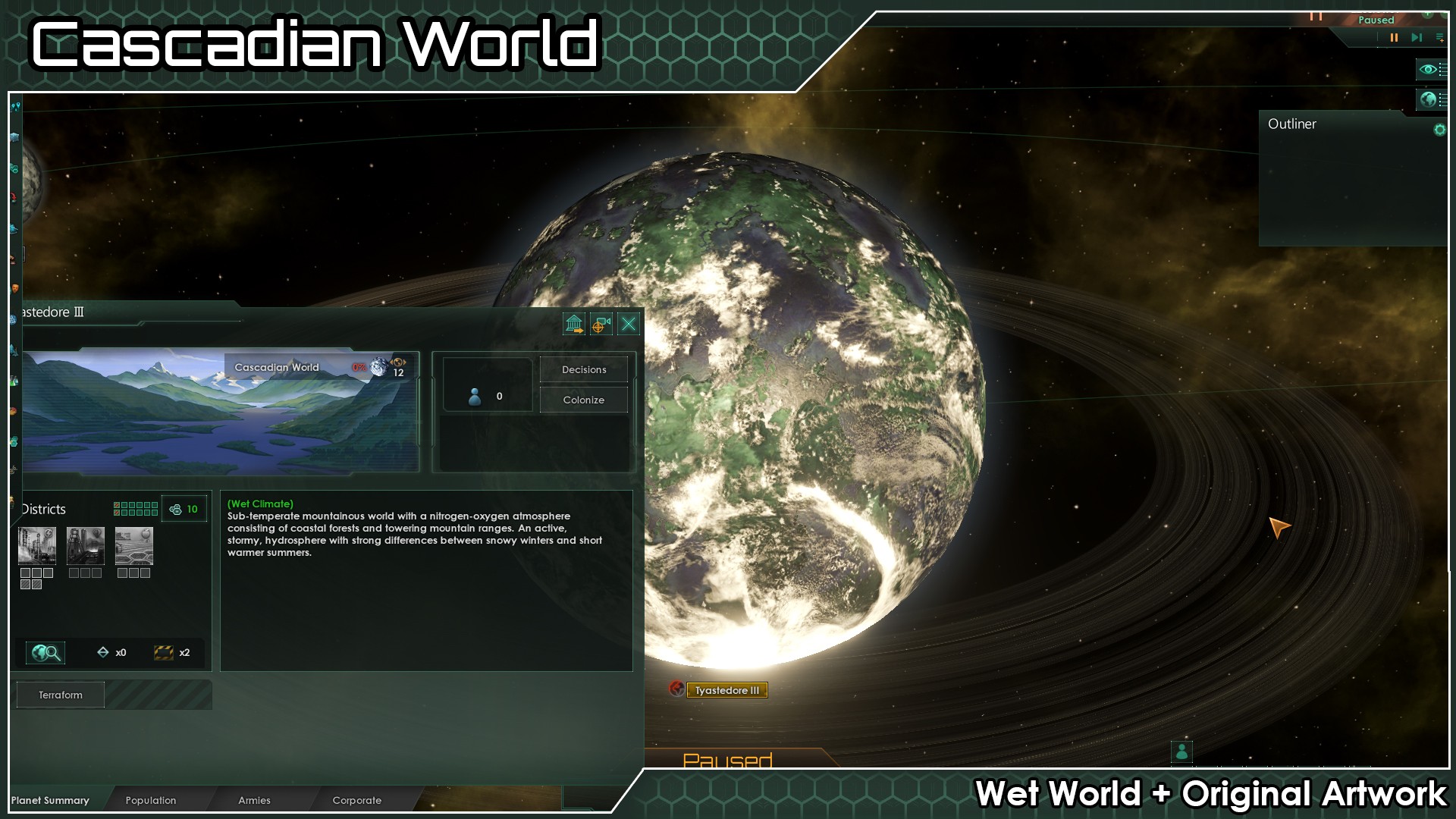Open Outliner settings gear
1456x819 pixels.
pos(1439,130)
